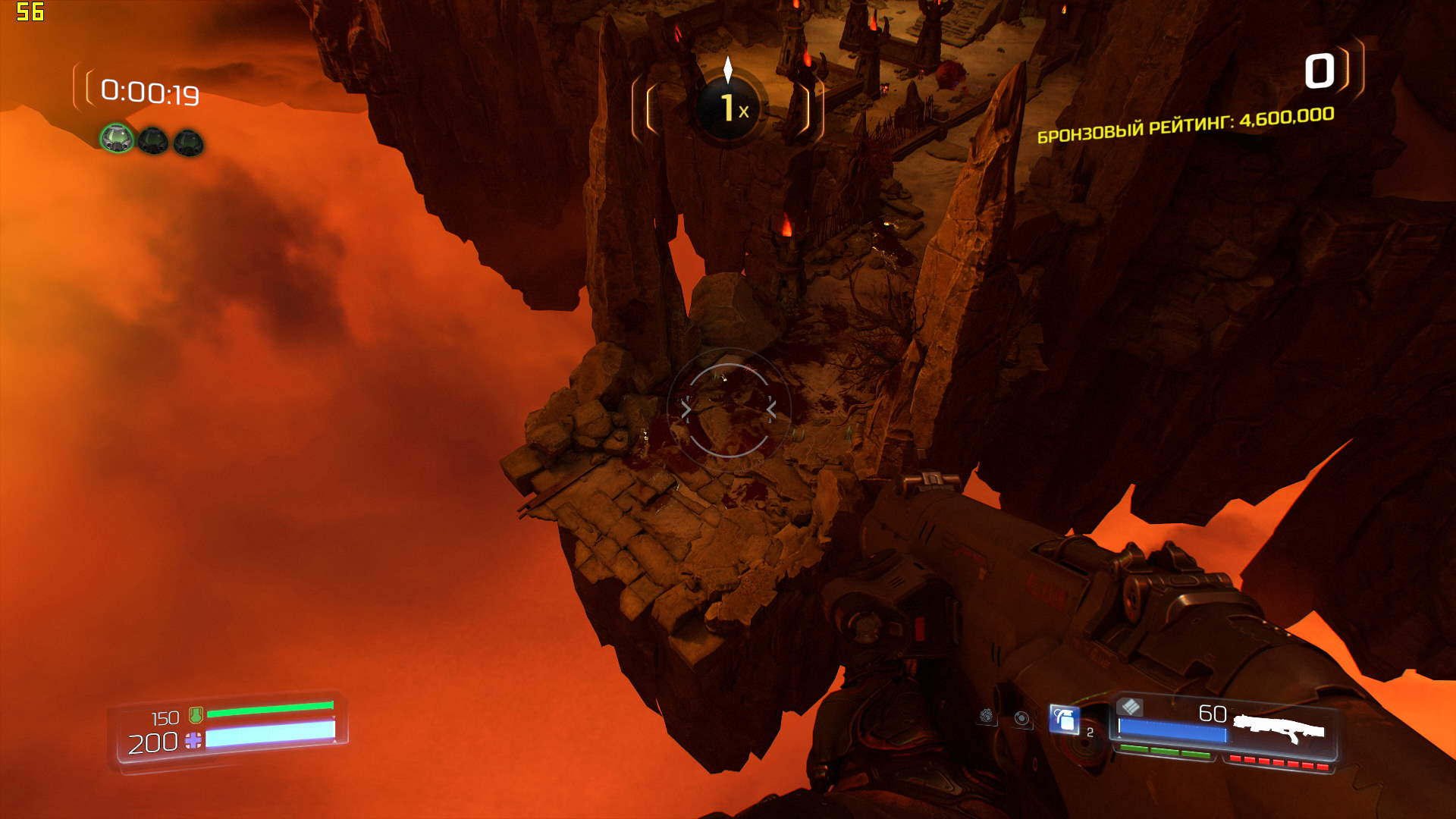The height and width of the screenshot is (819, 1456).
Task: Click the white shotgun weapon icon
Action: coord(1279,729)
